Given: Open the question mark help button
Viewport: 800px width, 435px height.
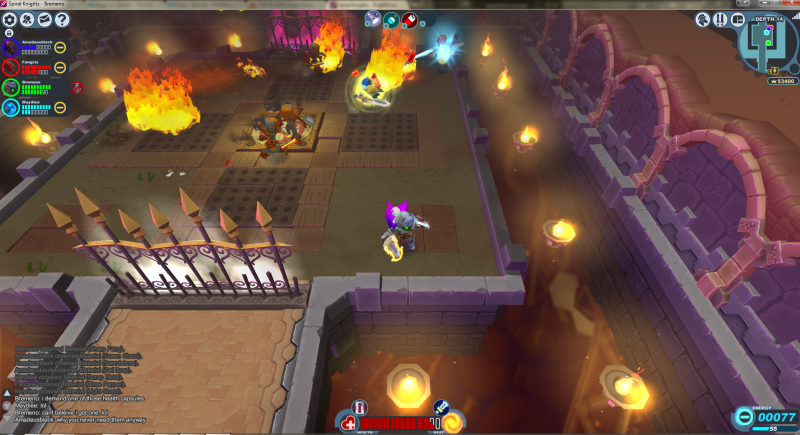Looking at the screenshot, I should click(63, 19).
